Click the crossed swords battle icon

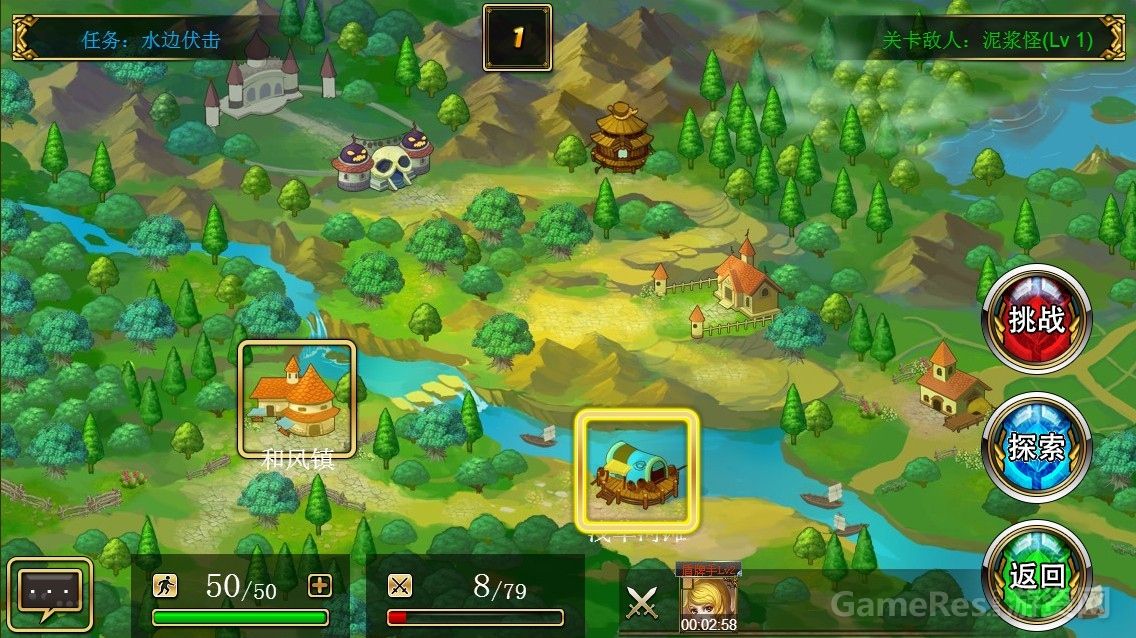(642, 603)
